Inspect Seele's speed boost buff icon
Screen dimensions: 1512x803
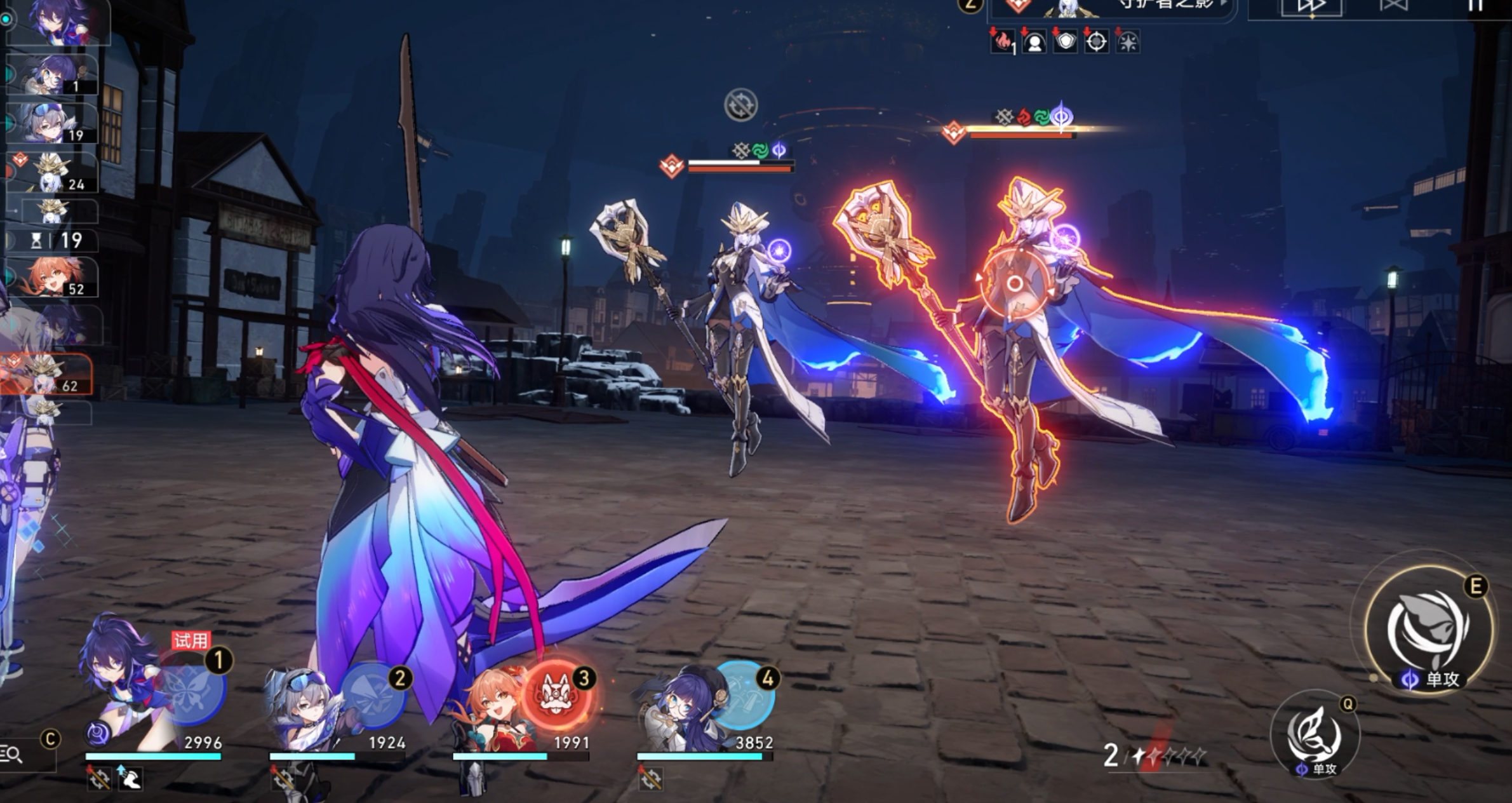pos(131,778)
